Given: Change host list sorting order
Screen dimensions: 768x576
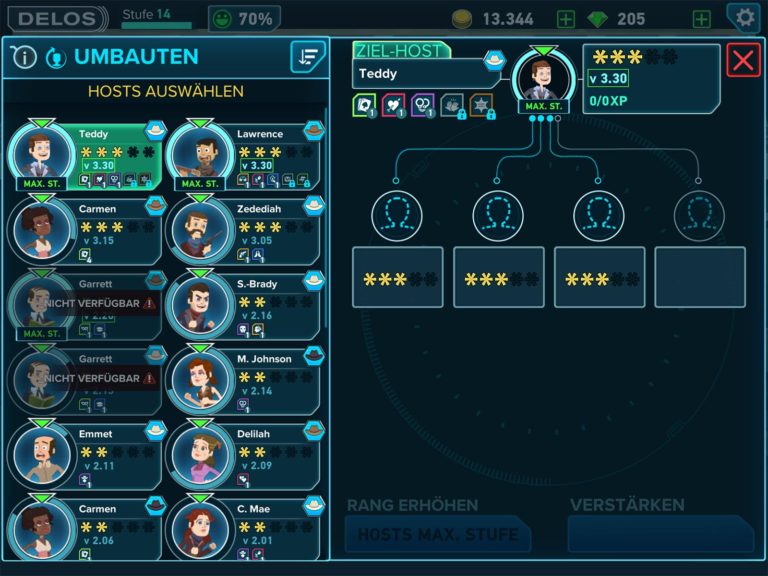Looking at the screenshot, I should point(308,57).
